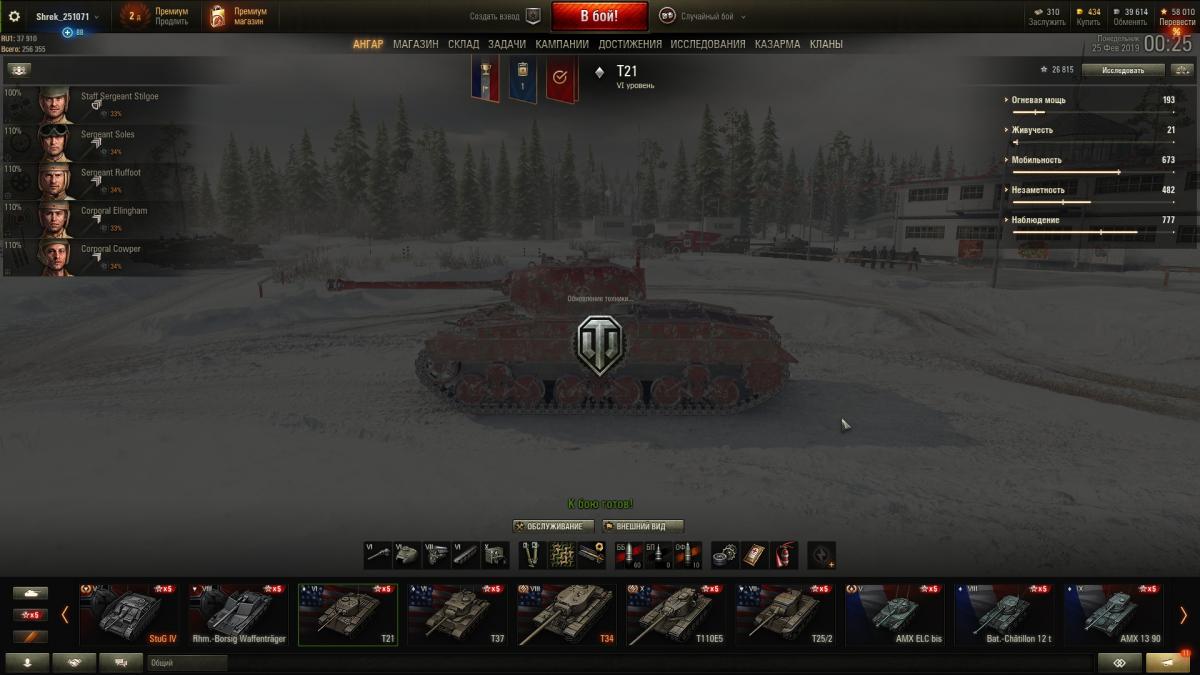Open the Обслуживание service button
This screenshot has height=675, width=1200.
pyautogui.click(x=554, y=526)
